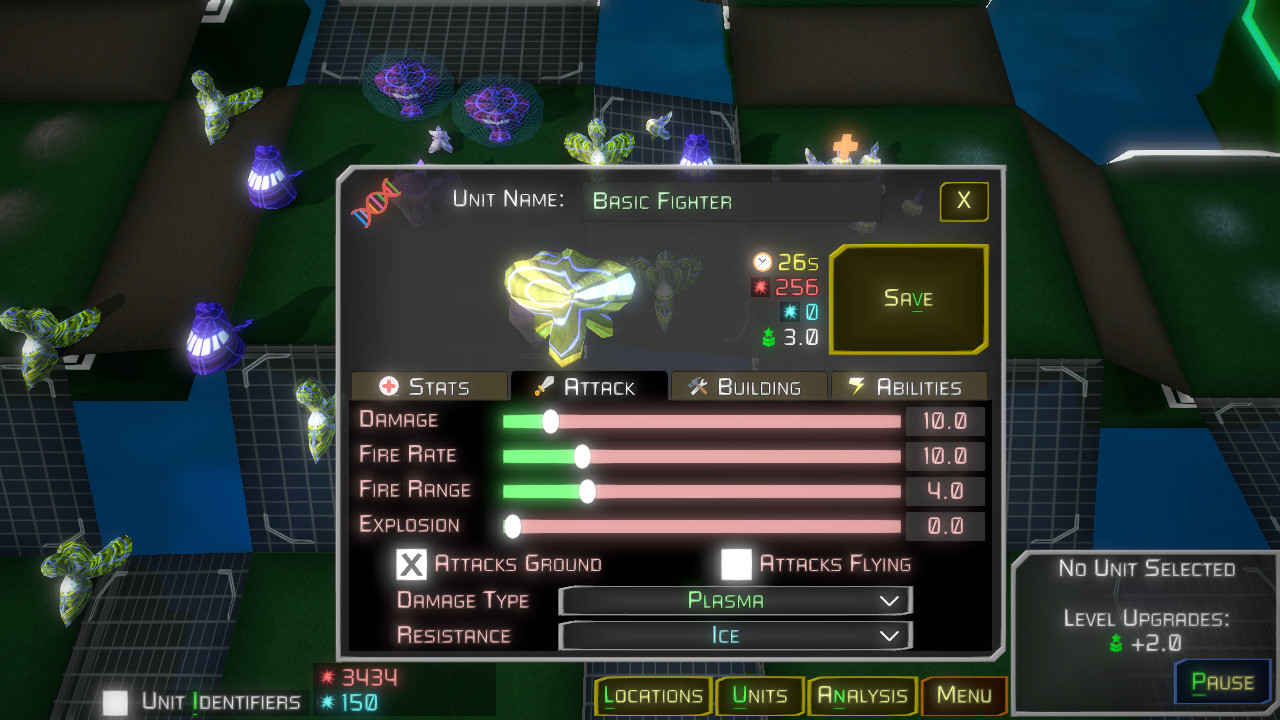
Task: Switch to the Abilities tab
Action: (909, 386)
